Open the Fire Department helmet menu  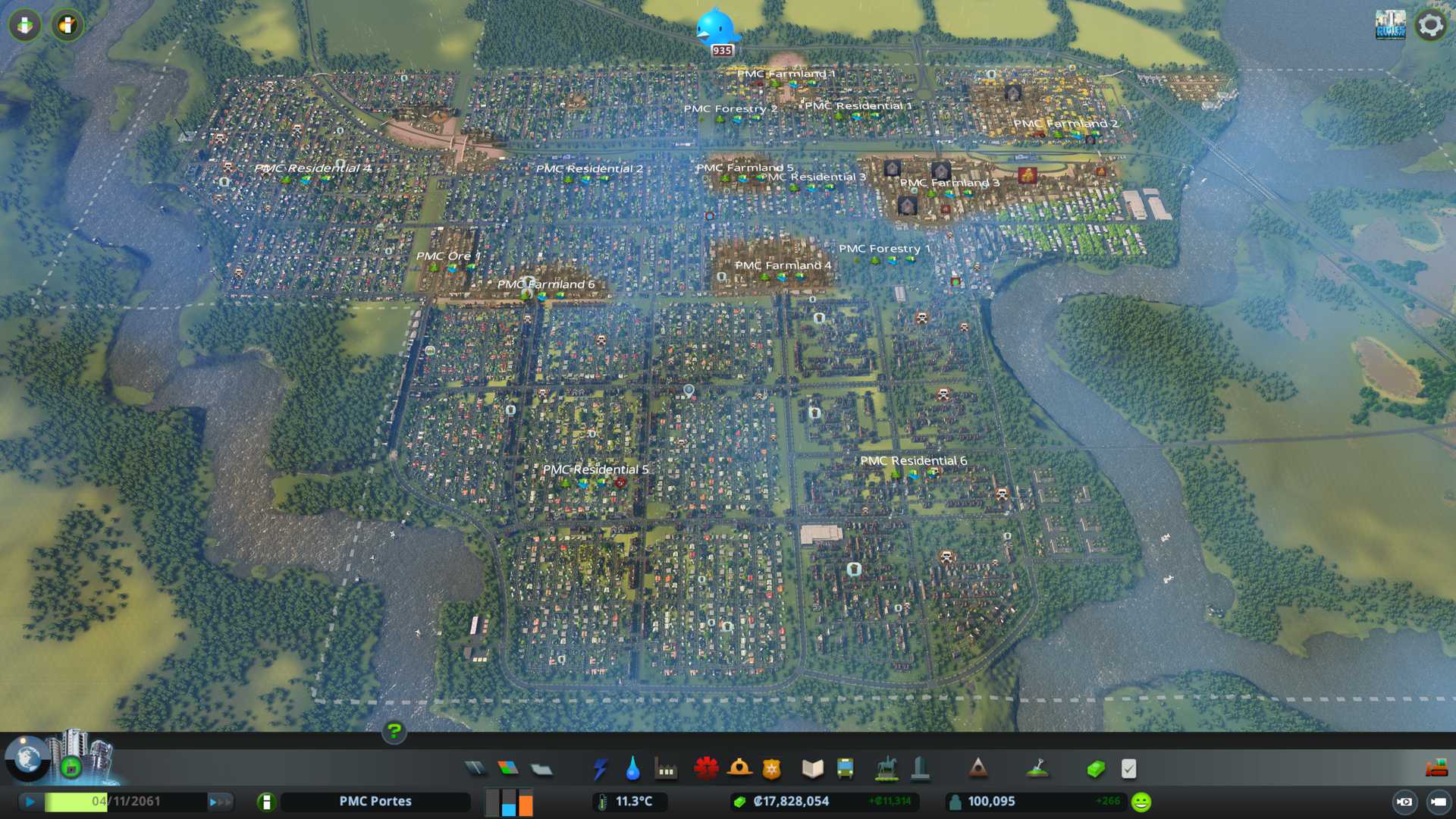tap(739, 769)
